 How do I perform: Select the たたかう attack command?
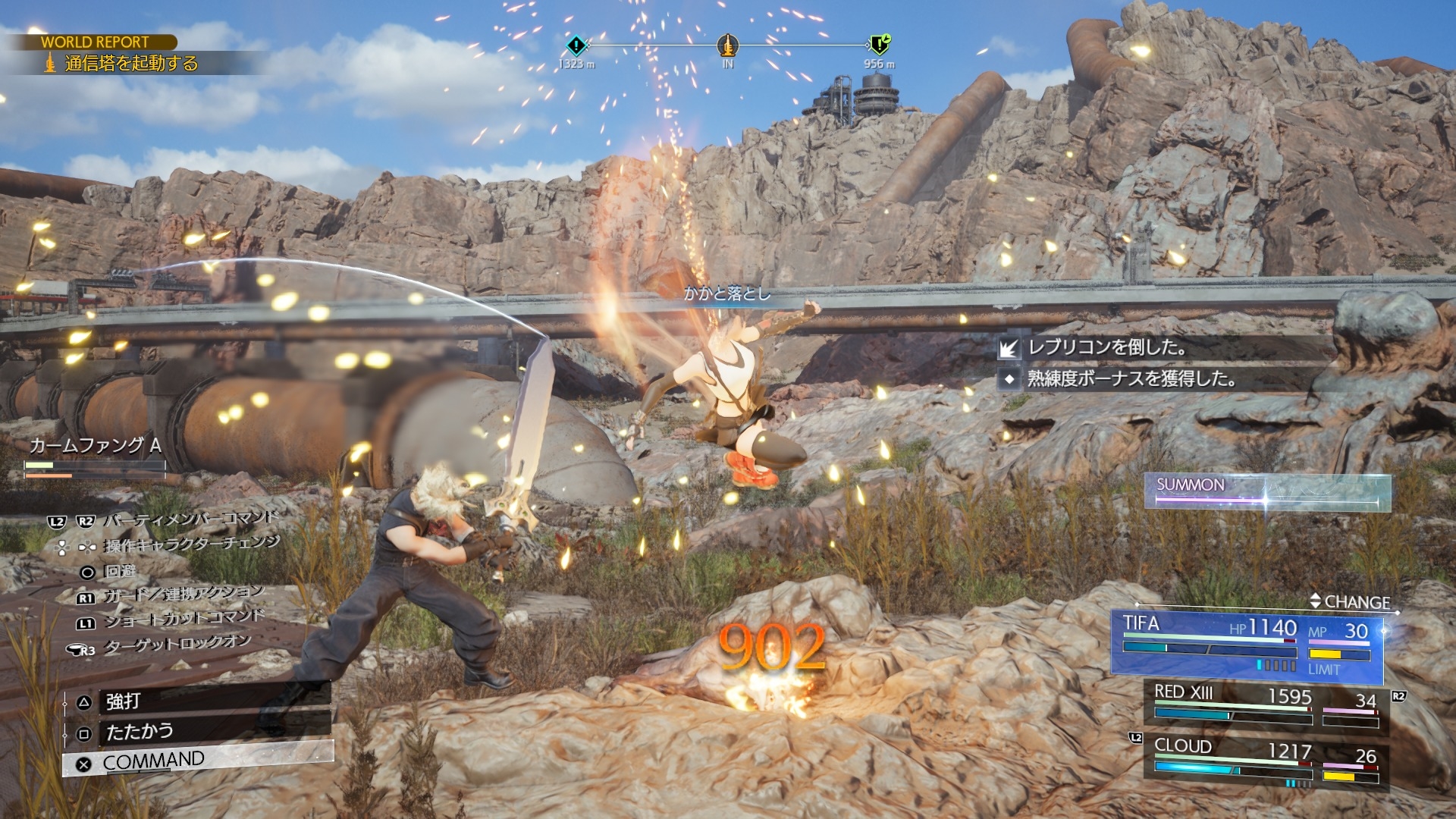click(197, 731)
